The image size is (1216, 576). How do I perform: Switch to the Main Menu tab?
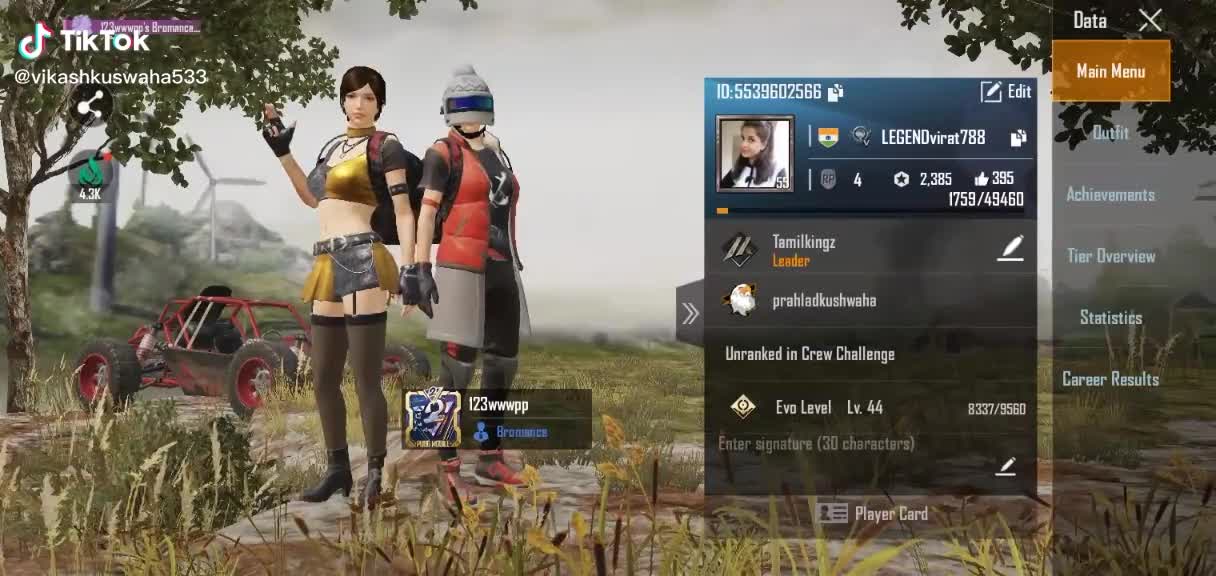click(x=1110, y=71)
